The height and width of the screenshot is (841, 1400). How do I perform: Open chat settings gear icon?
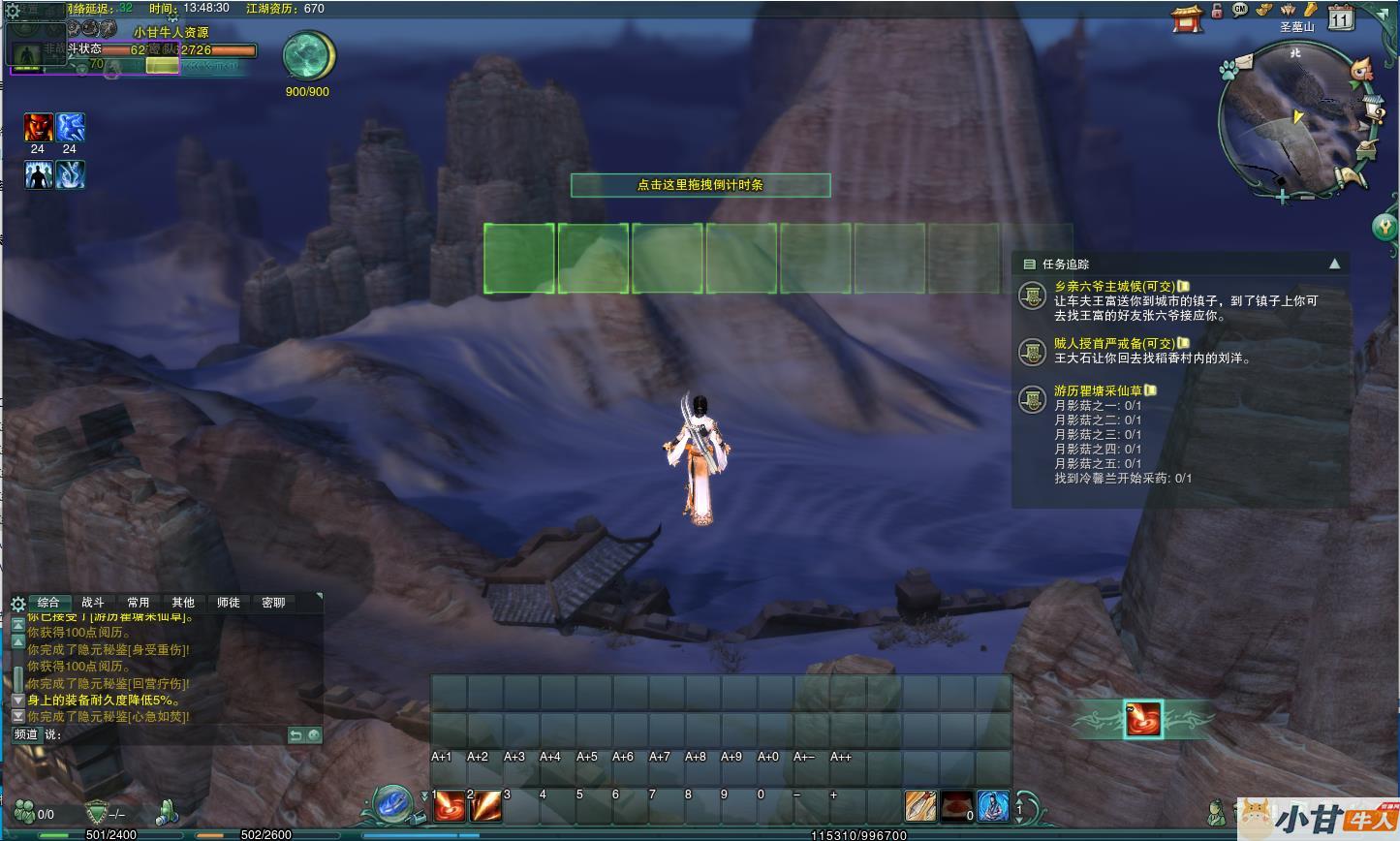coord(17,604)
